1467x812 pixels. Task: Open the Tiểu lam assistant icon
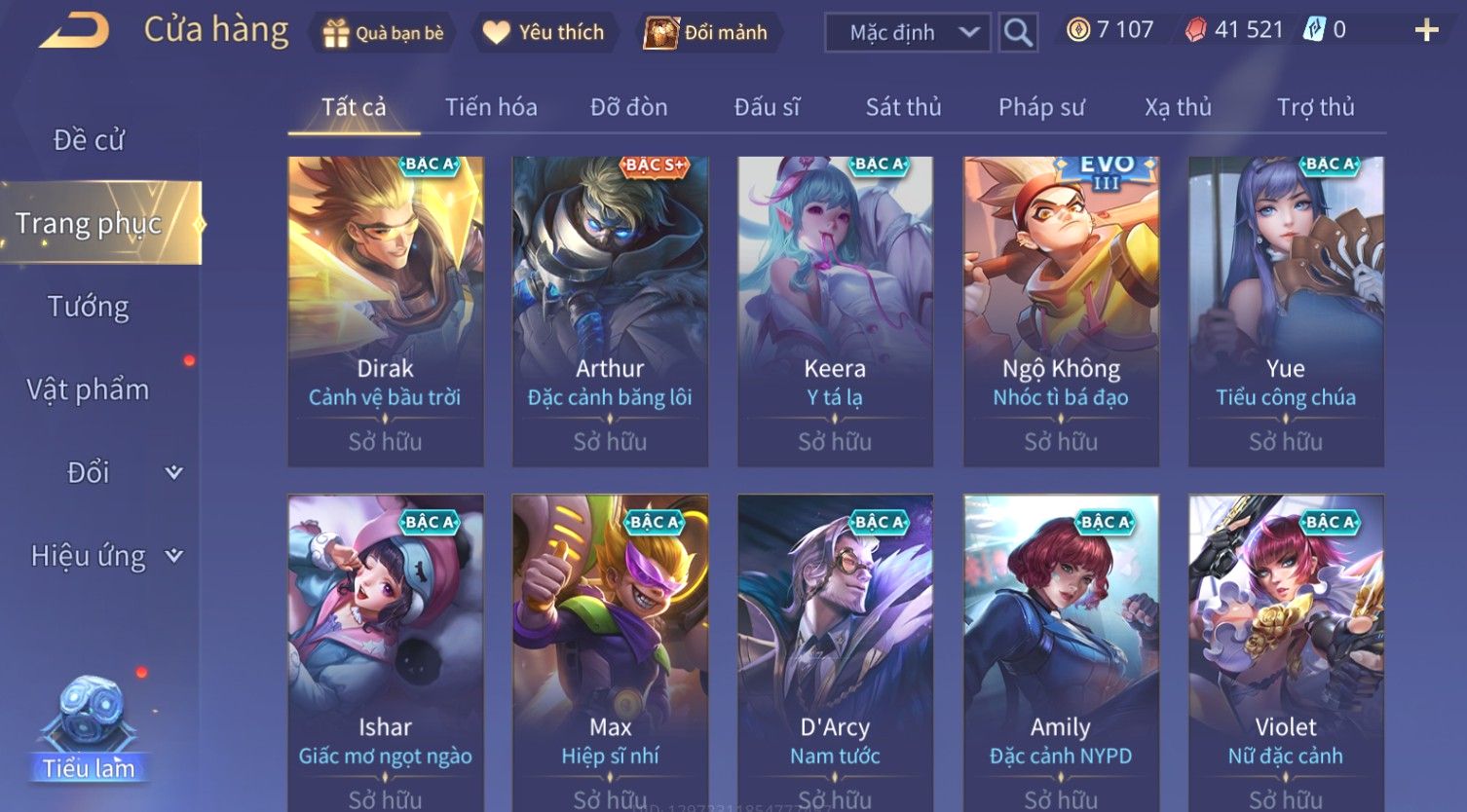tap(90, 730)
